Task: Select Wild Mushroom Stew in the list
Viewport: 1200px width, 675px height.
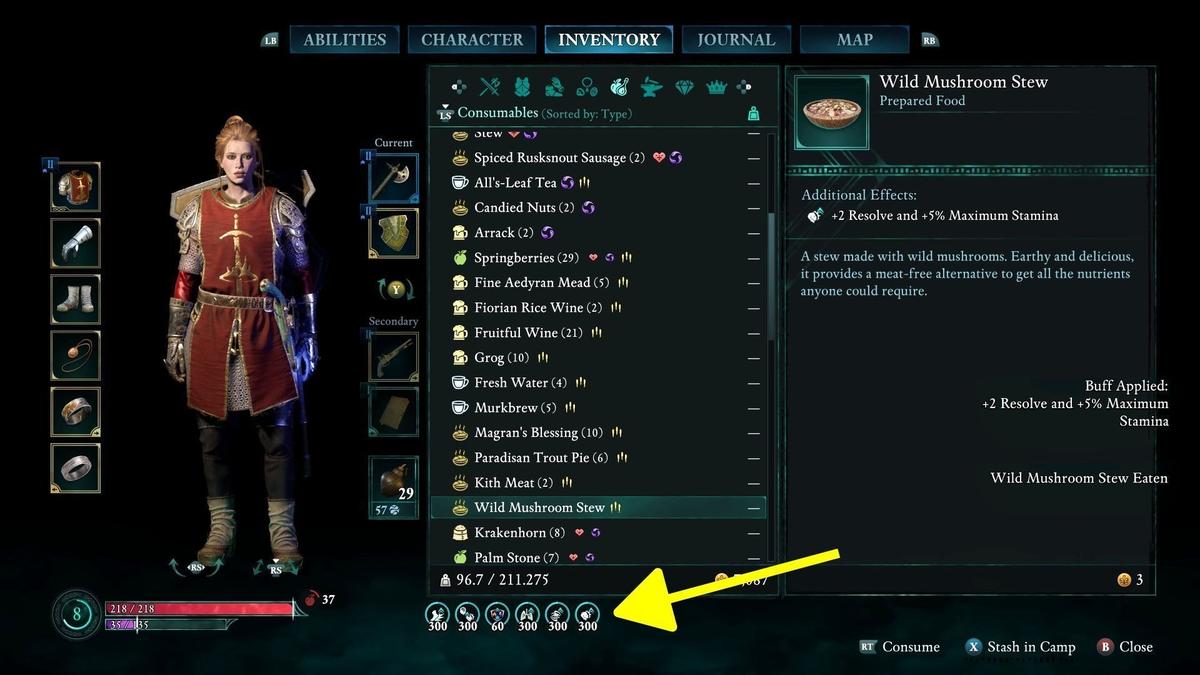Action: [540, 508]
